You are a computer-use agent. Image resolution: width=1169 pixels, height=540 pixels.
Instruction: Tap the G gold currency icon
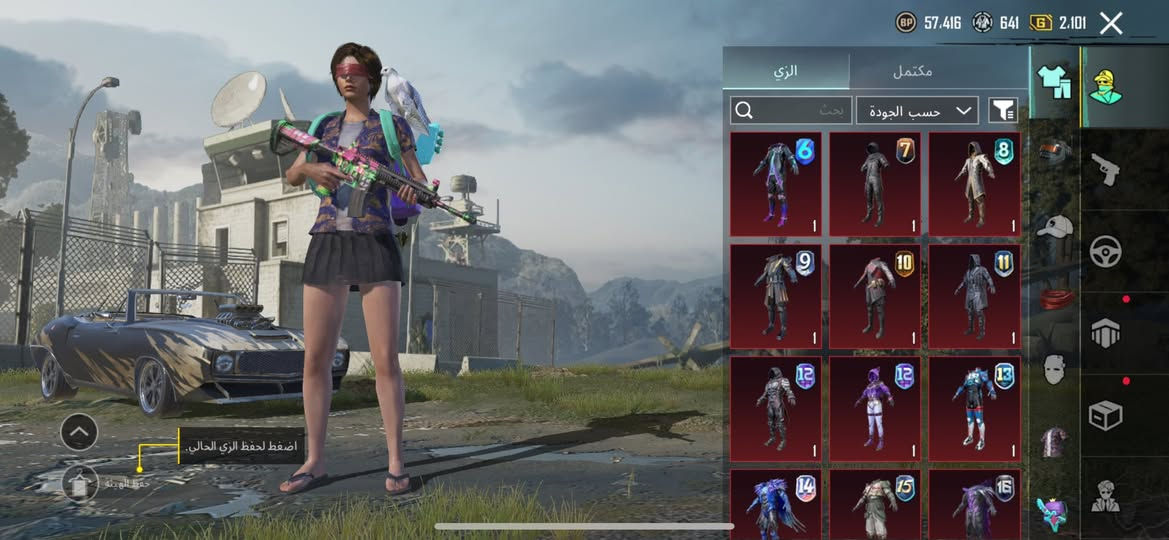click(1041, 22)
